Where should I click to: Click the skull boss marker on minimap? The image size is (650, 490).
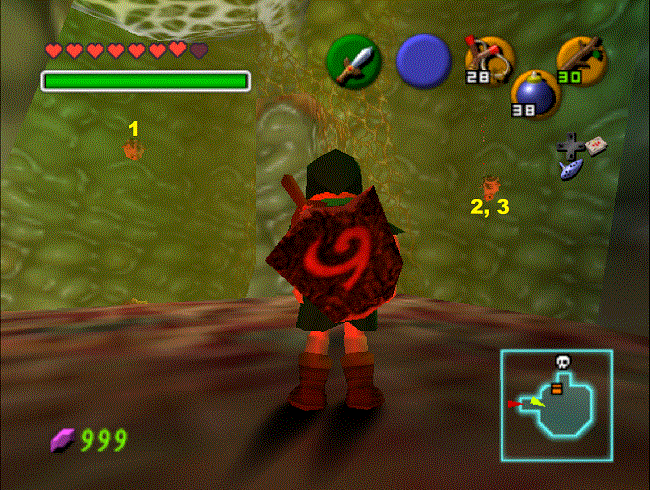561,360
